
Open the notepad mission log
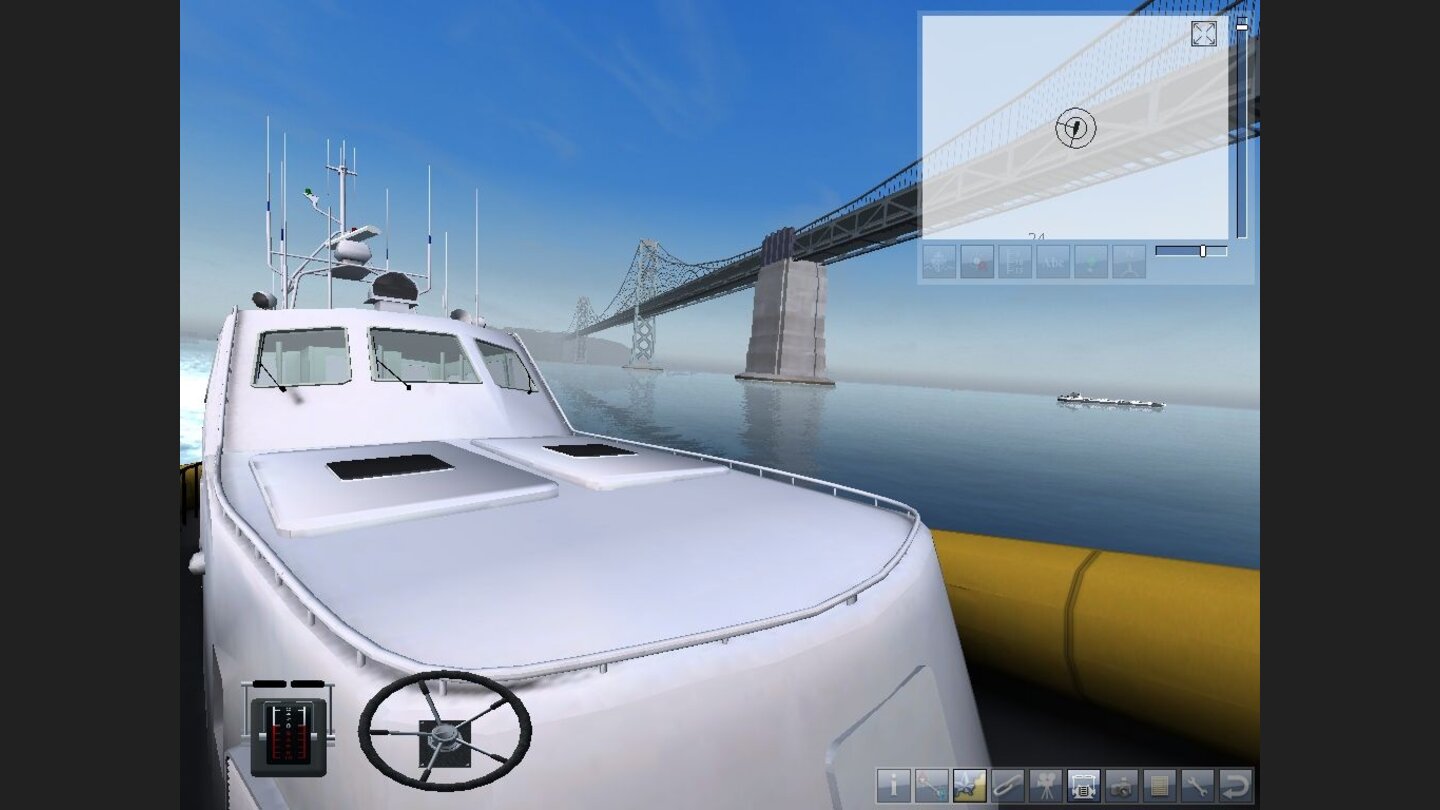[1158, 788]
